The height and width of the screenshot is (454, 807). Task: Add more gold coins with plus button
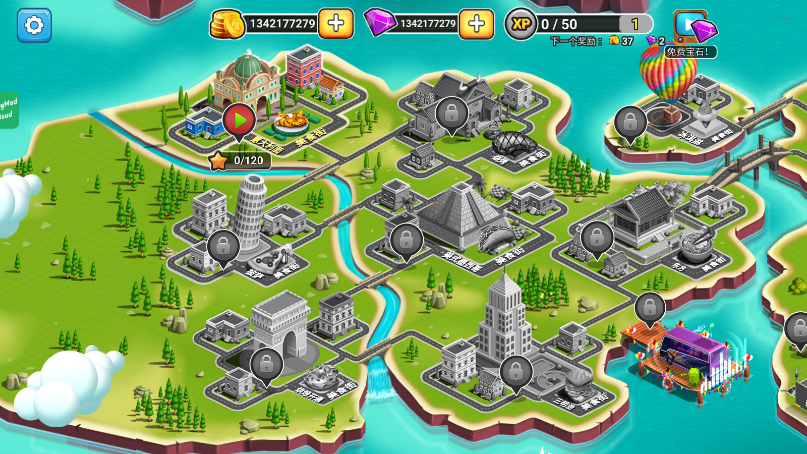point(336,23)
